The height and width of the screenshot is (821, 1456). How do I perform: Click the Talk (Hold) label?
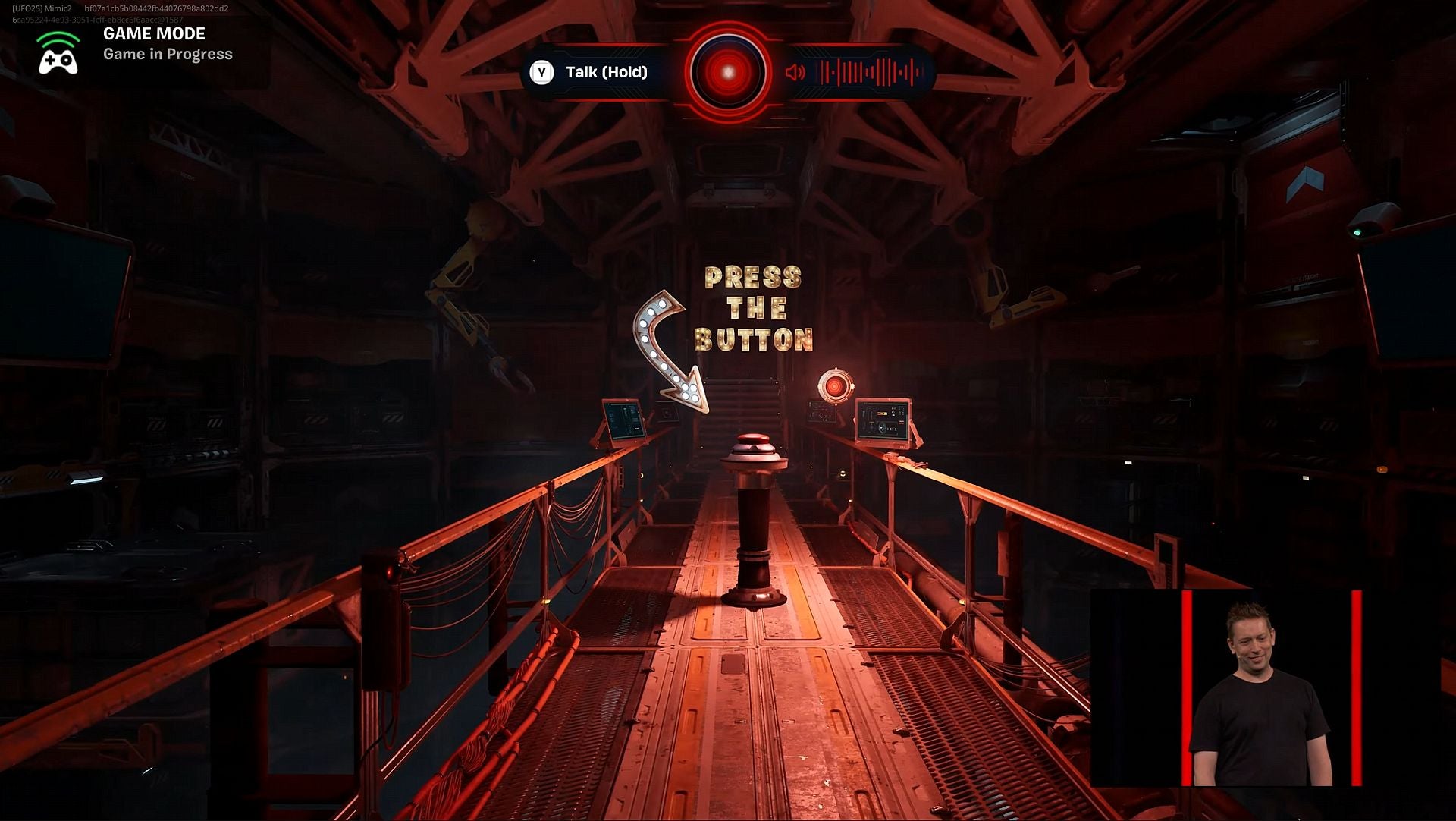point(605,73)
